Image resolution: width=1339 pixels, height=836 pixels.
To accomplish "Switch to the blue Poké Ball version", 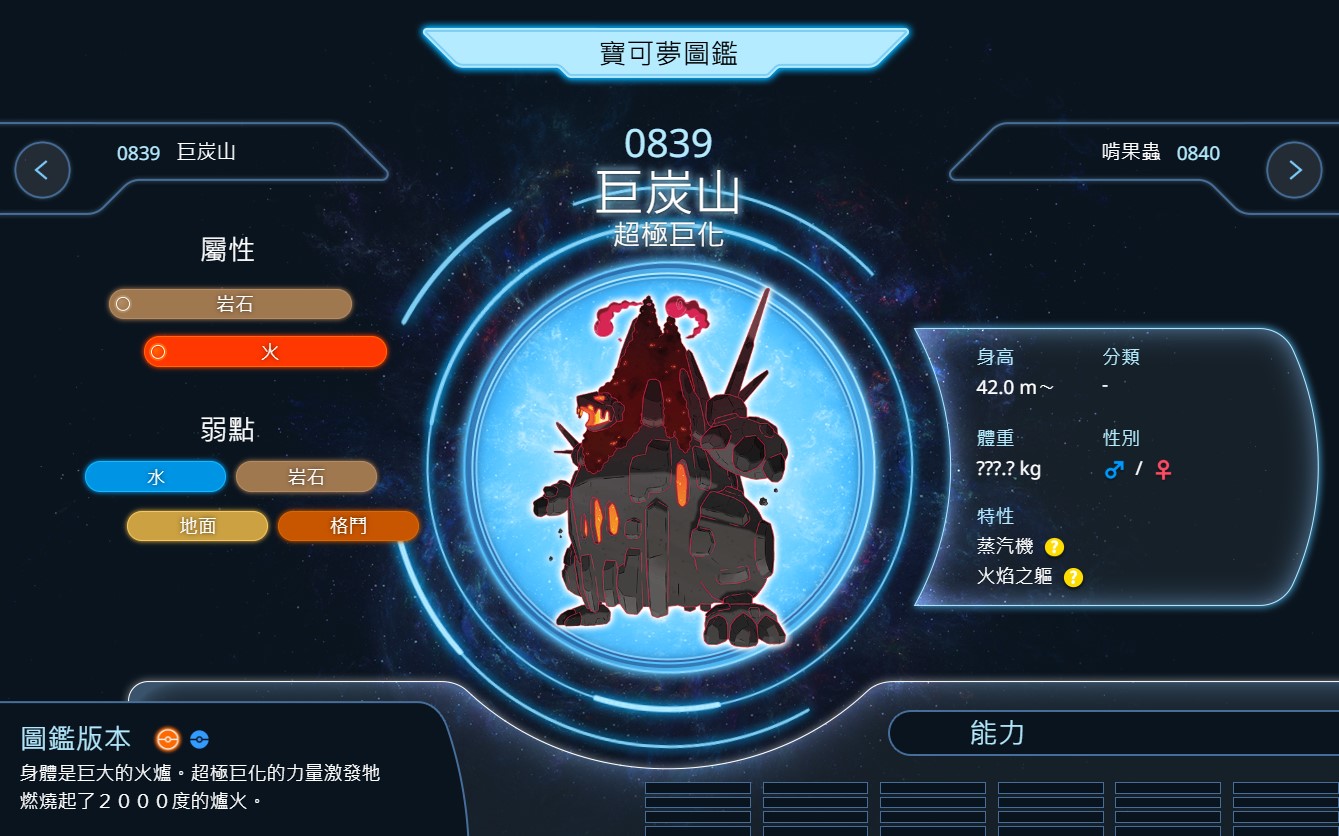I will click(199, 740).
